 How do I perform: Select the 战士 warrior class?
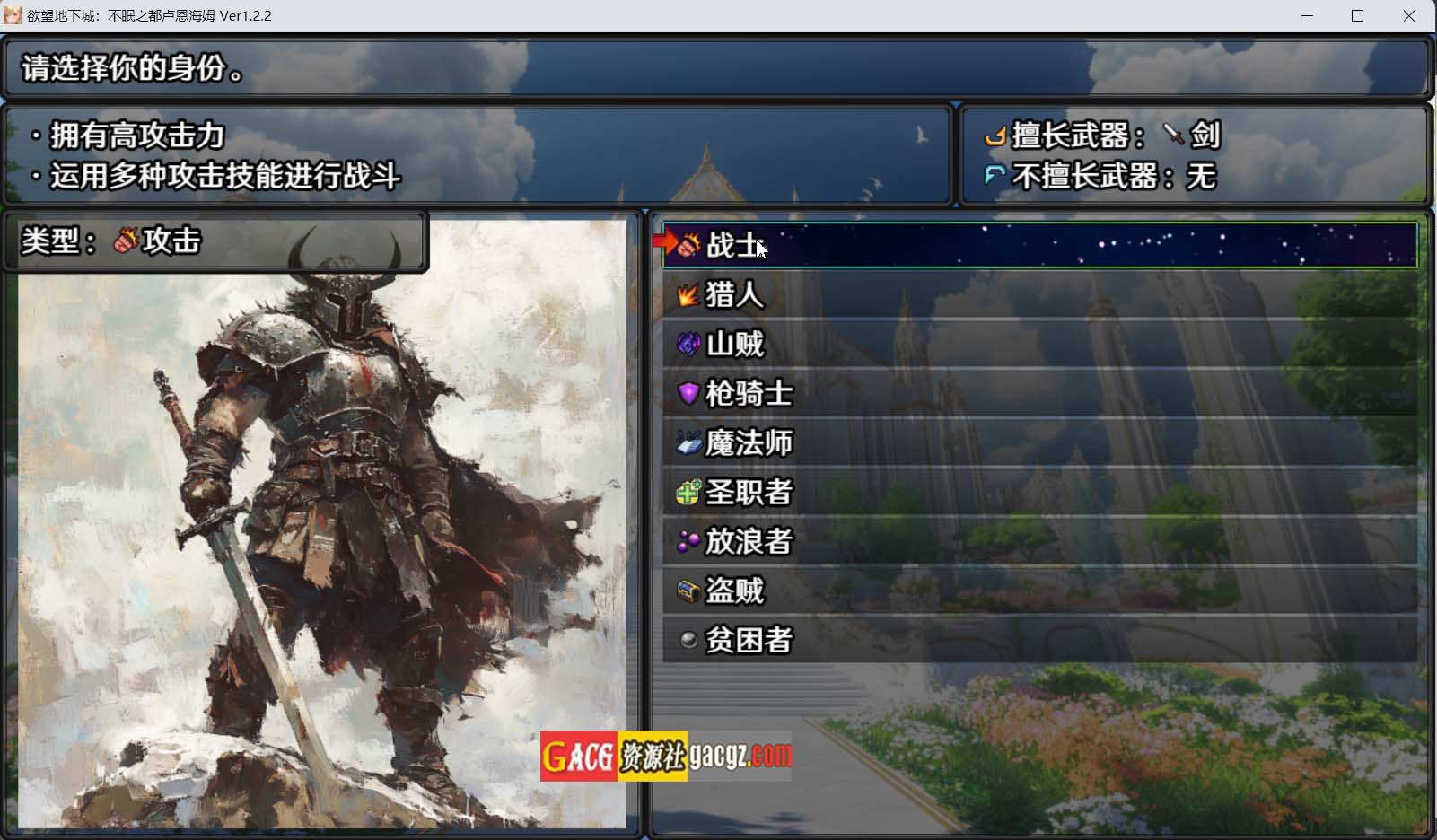click(x=1039, y=245)
